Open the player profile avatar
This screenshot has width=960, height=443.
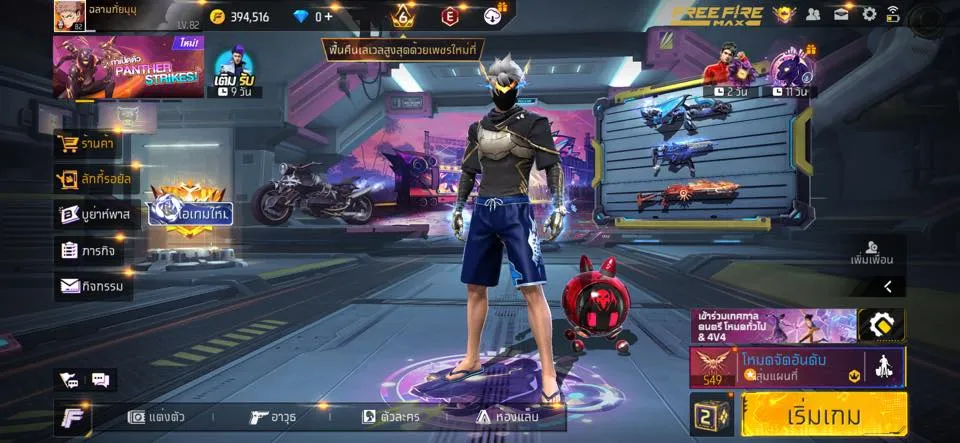pos(69,15)
